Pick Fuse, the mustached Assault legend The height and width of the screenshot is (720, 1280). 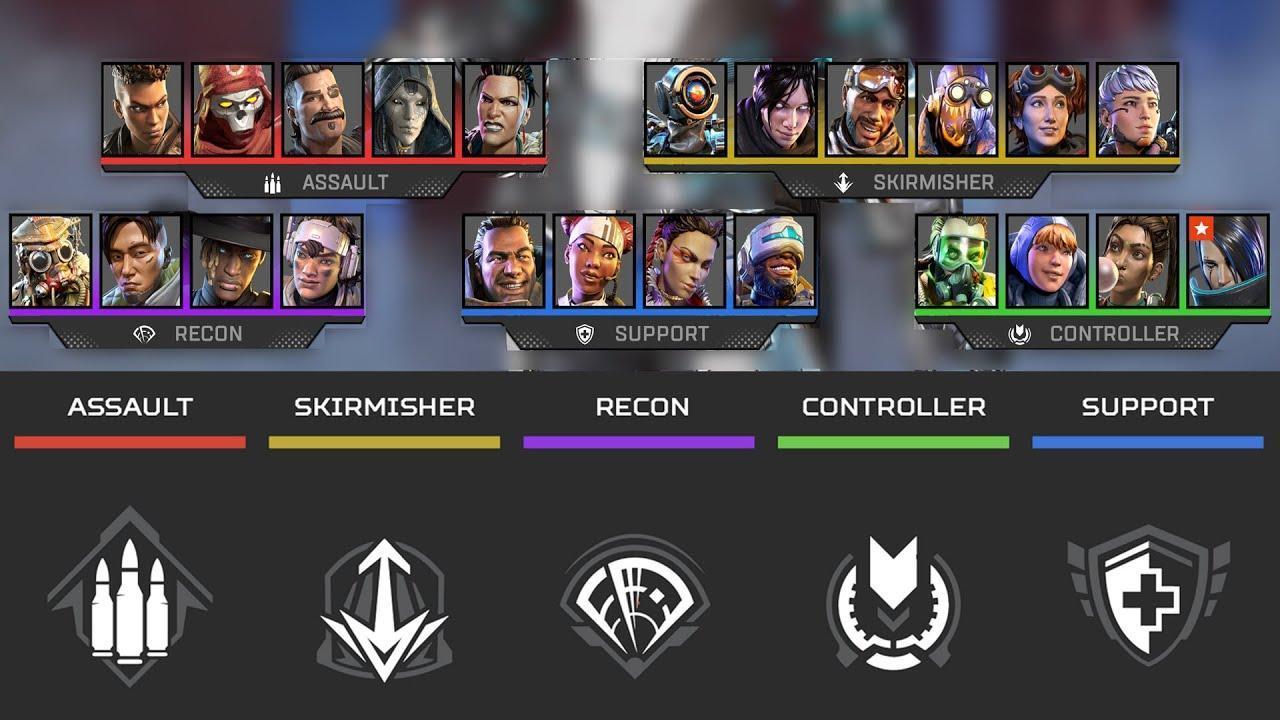[x=322, y=110]
